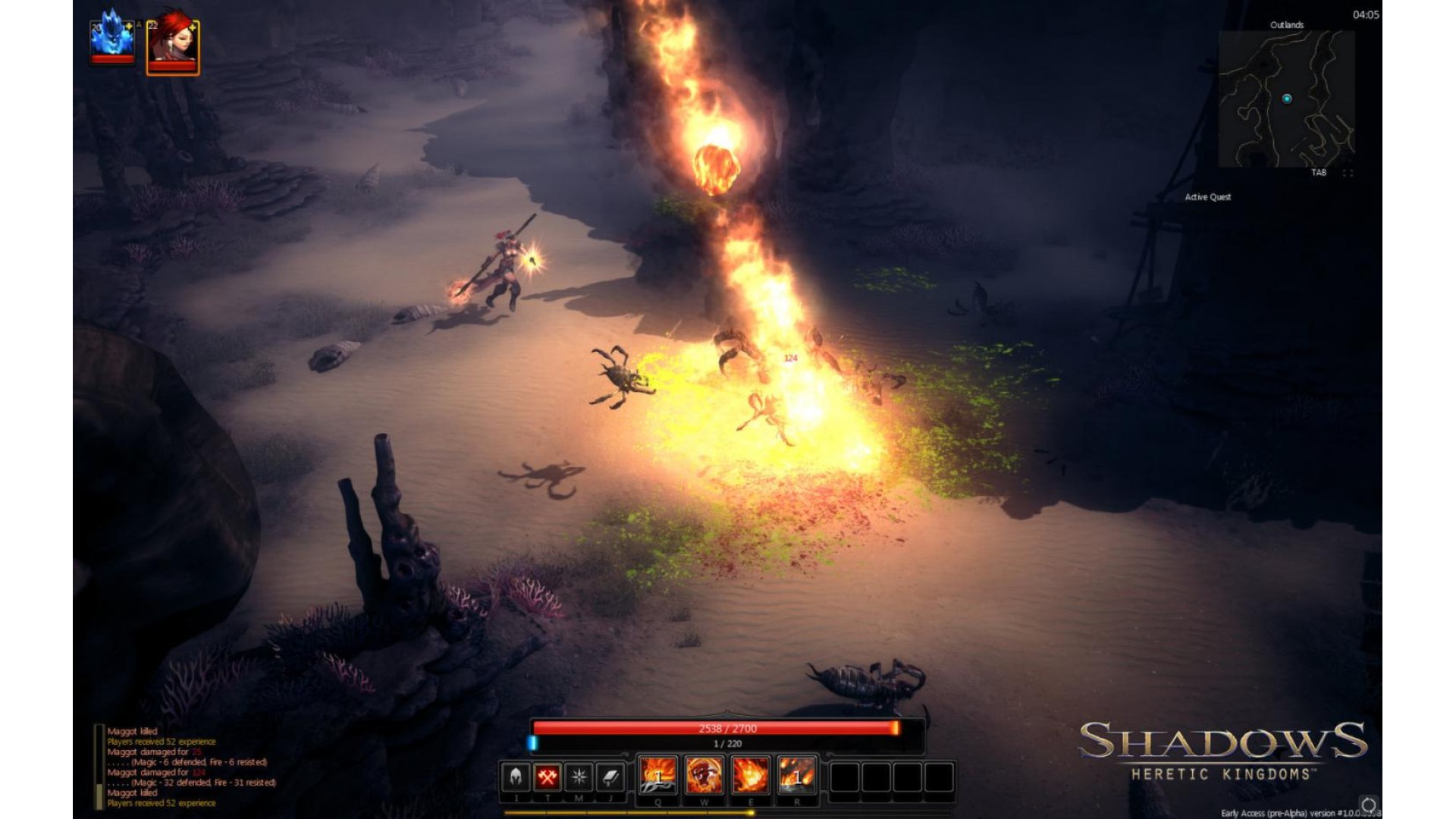Select the red-haired heroine portrait
This screenshot has width=1456, height=819.
(x=171, y=45)
